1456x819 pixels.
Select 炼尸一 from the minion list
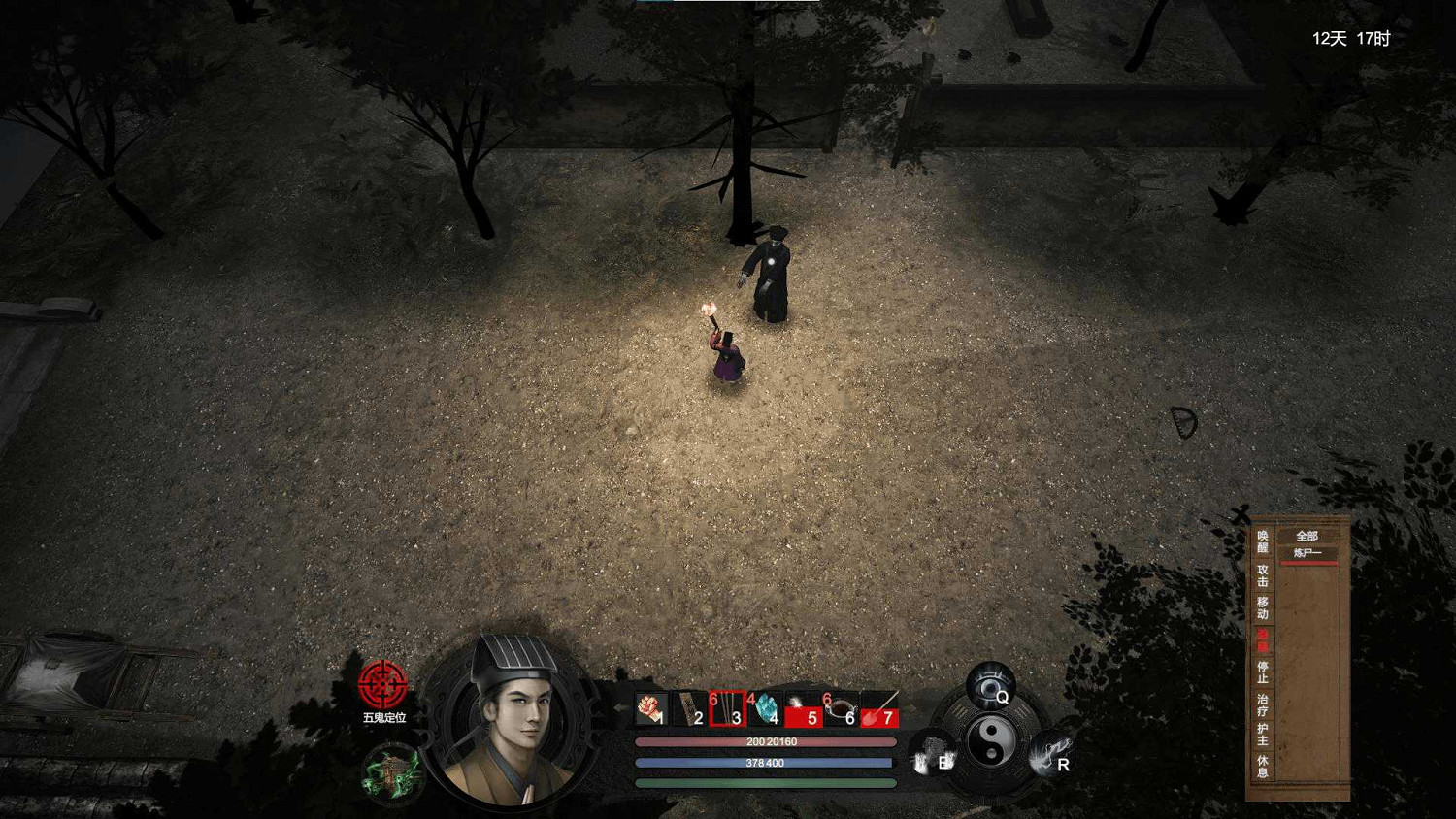click(x=1307, y=550)
